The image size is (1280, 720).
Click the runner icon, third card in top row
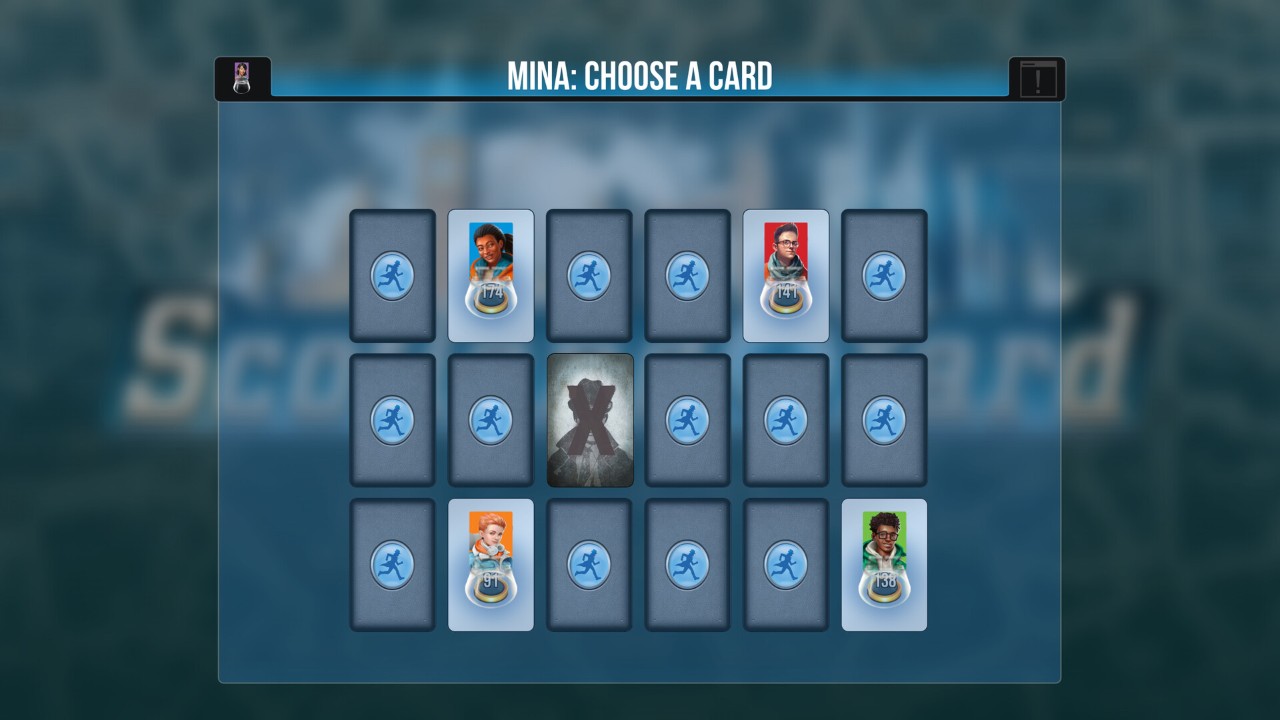click(589, 274)
